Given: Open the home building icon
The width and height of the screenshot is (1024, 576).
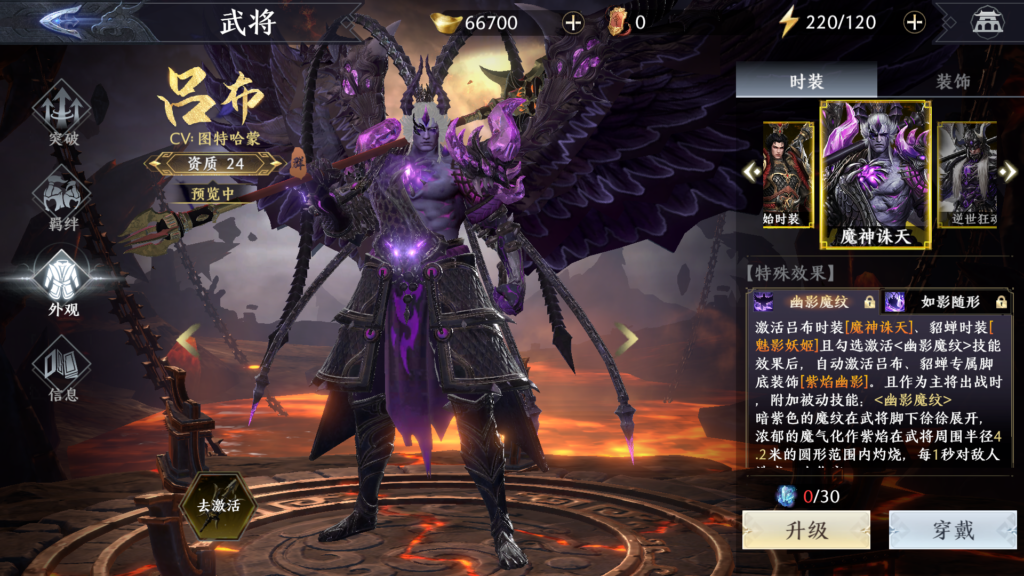Looking at the screenshot, I should (988, 22).
